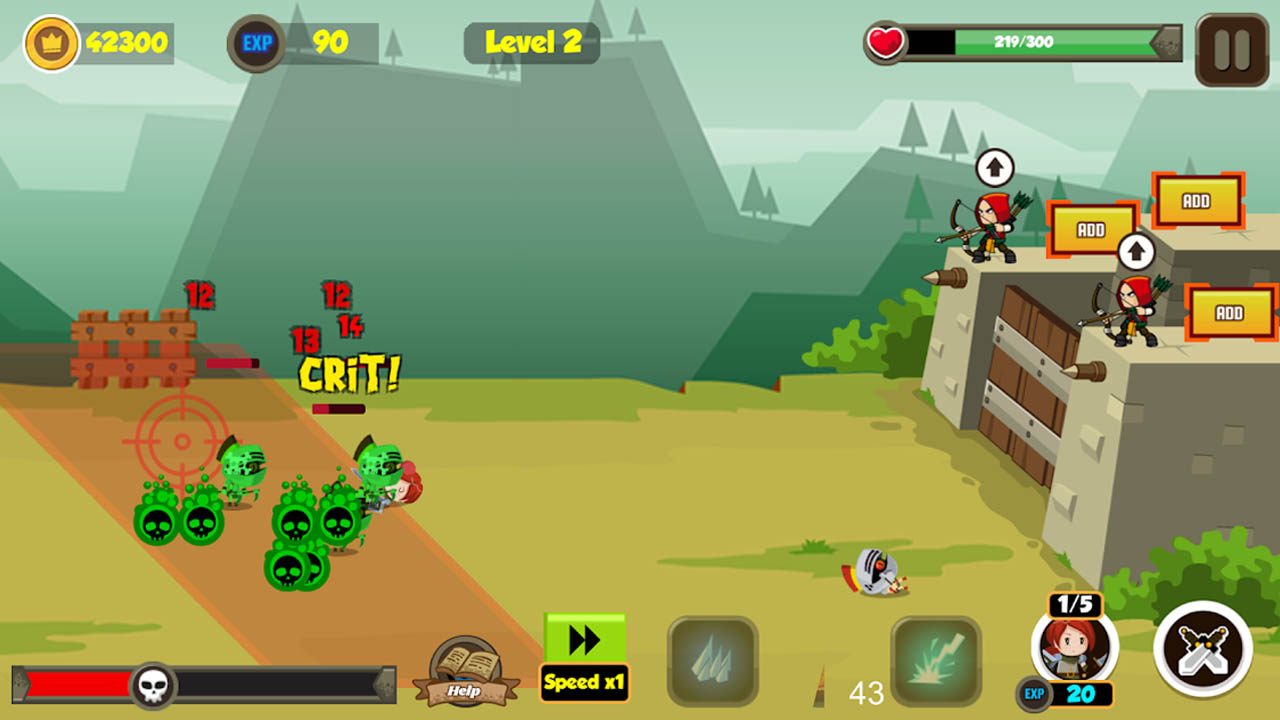Viewport: 1280px width, 720px height.
Task: Click the Level 2 banner
Action: point(531,42)
